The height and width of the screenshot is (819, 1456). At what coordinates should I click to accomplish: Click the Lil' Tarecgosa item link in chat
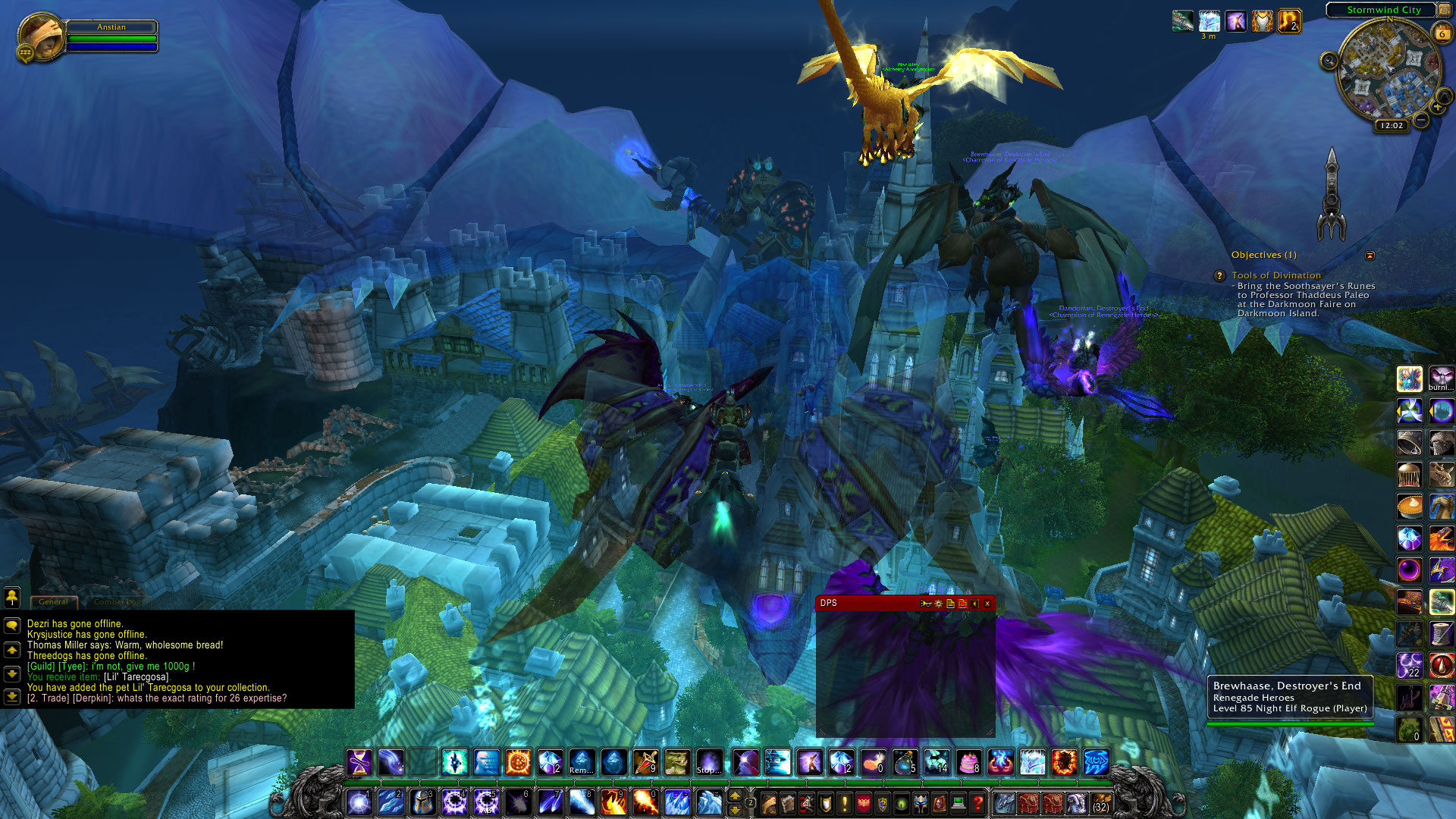coord(136,677)
